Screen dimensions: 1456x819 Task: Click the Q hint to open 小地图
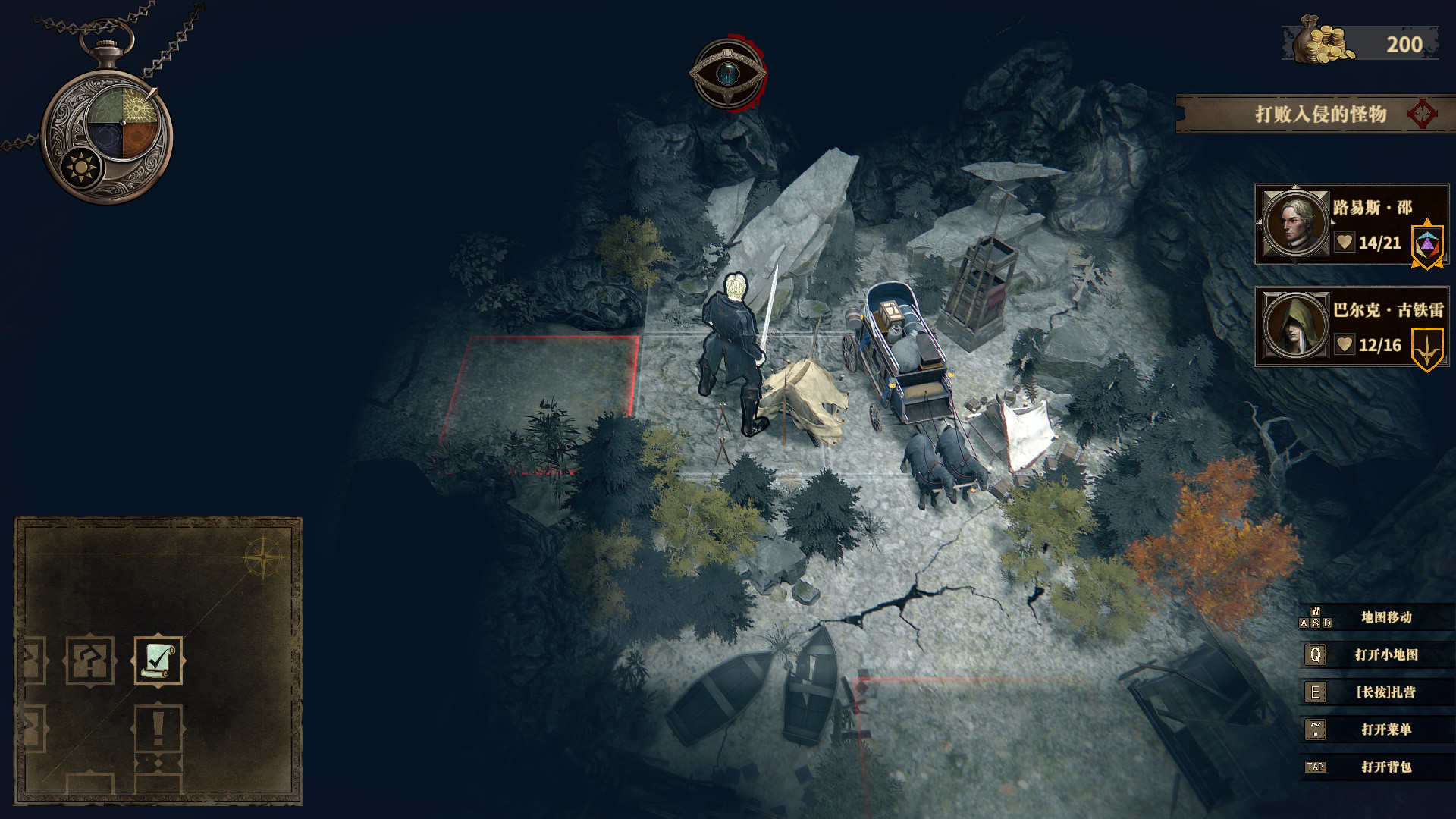(x=1316, y=654)
